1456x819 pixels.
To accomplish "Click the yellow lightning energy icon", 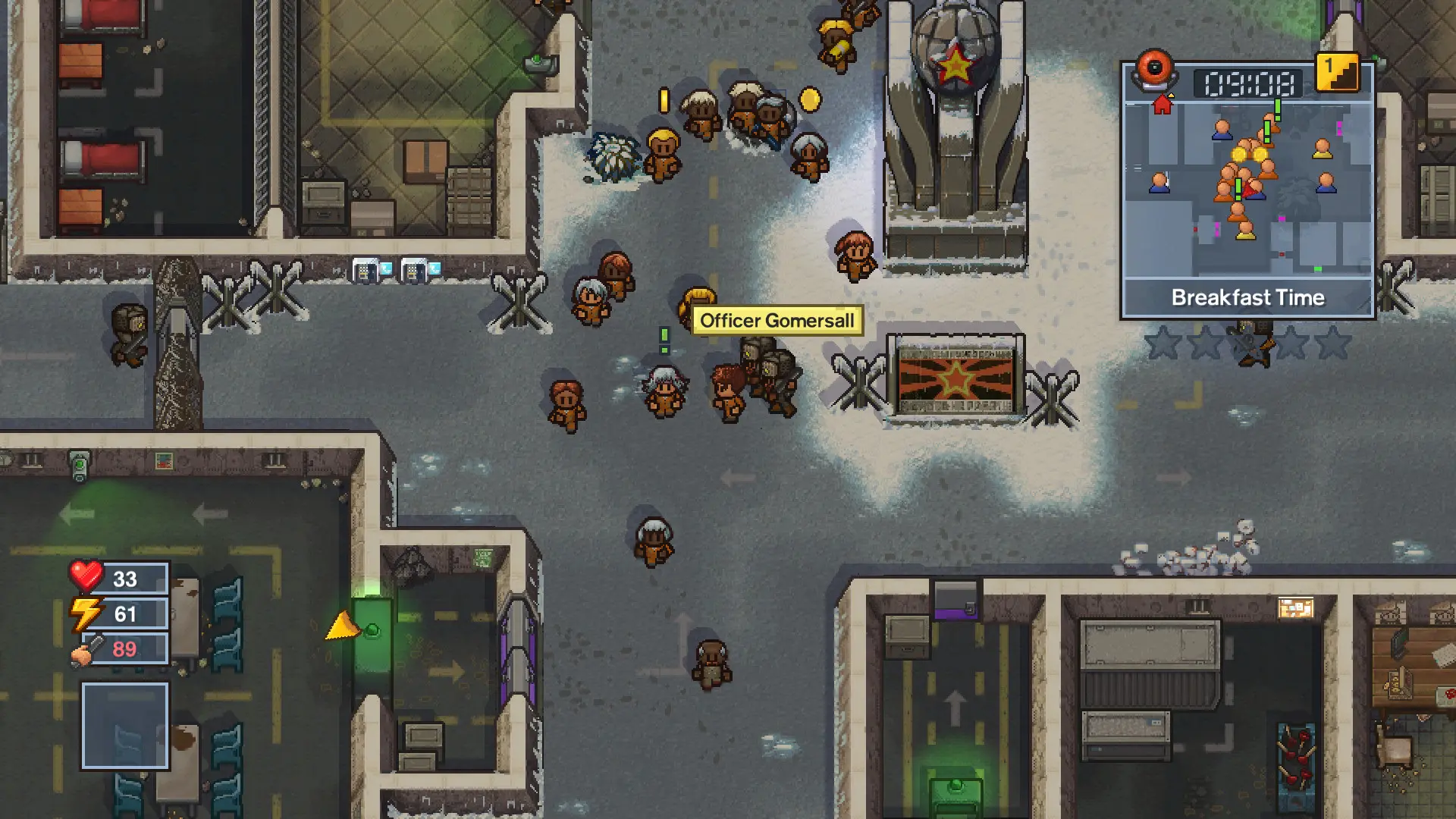I will click(x=86, y=612).
